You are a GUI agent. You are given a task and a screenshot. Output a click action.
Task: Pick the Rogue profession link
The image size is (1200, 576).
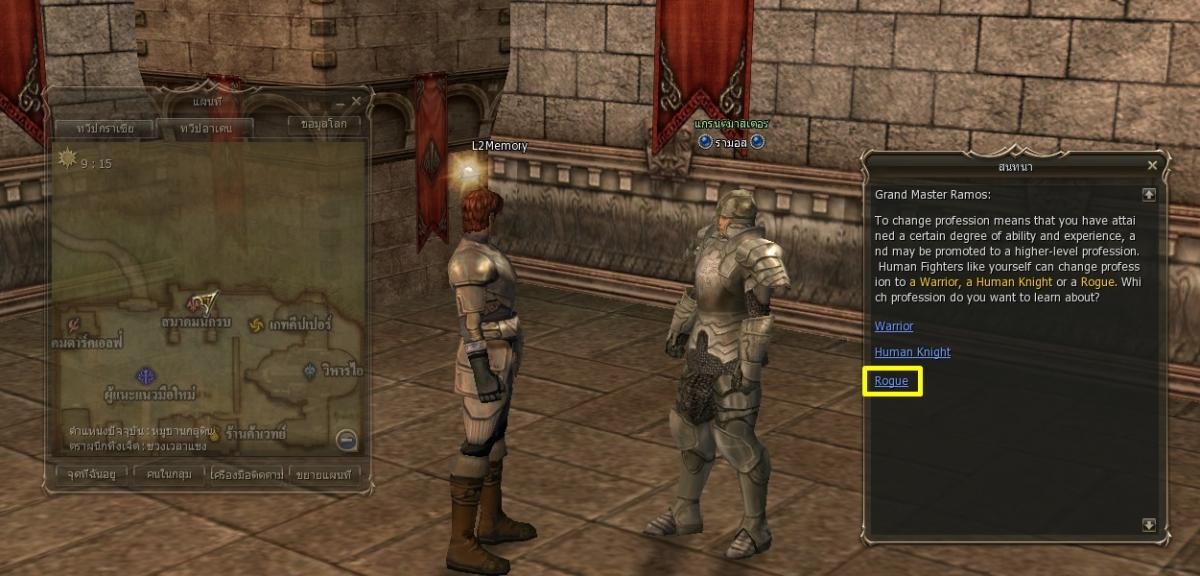(x=891, y=381)
